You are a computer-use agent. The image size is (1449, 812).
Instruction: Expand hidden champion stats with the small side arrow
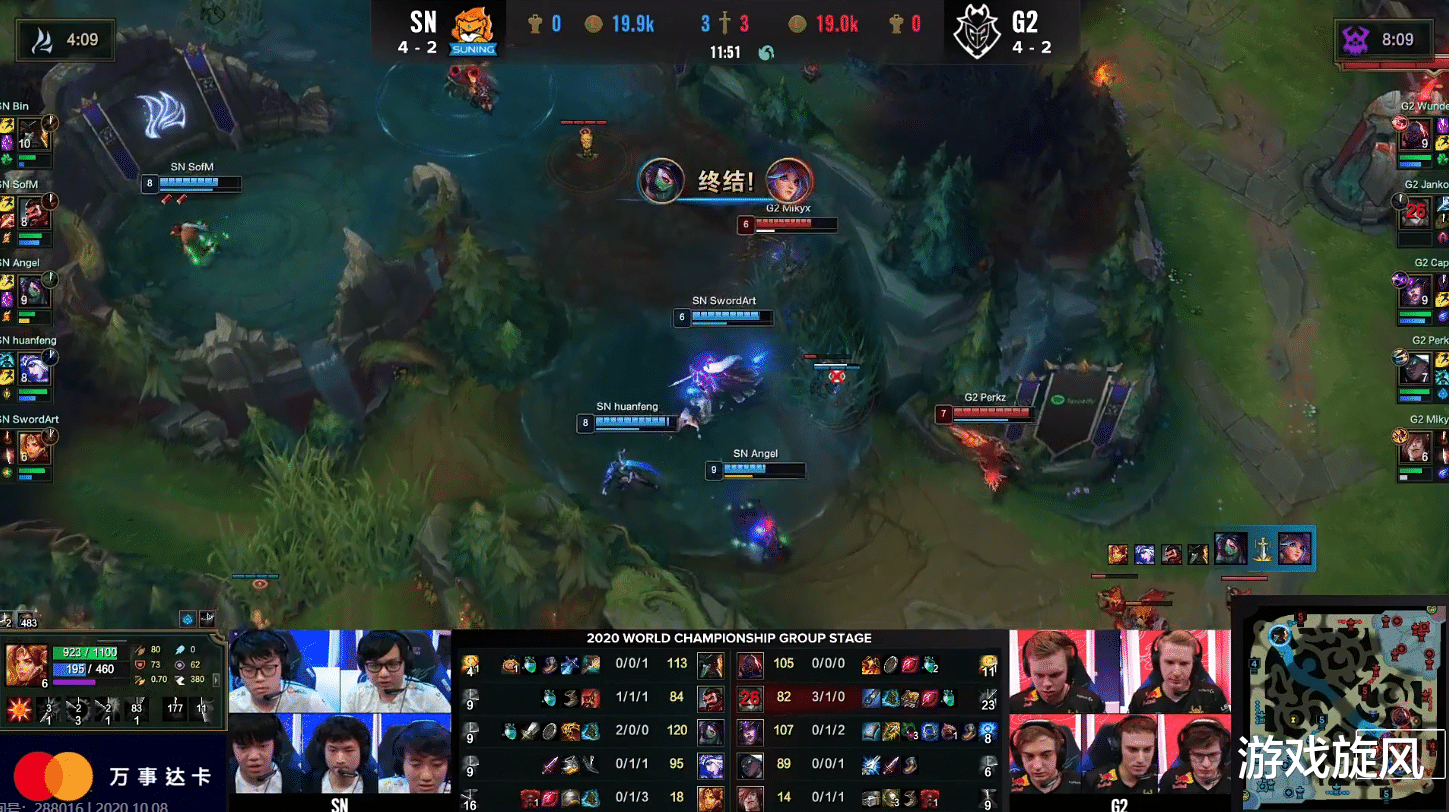click(217, 681)
